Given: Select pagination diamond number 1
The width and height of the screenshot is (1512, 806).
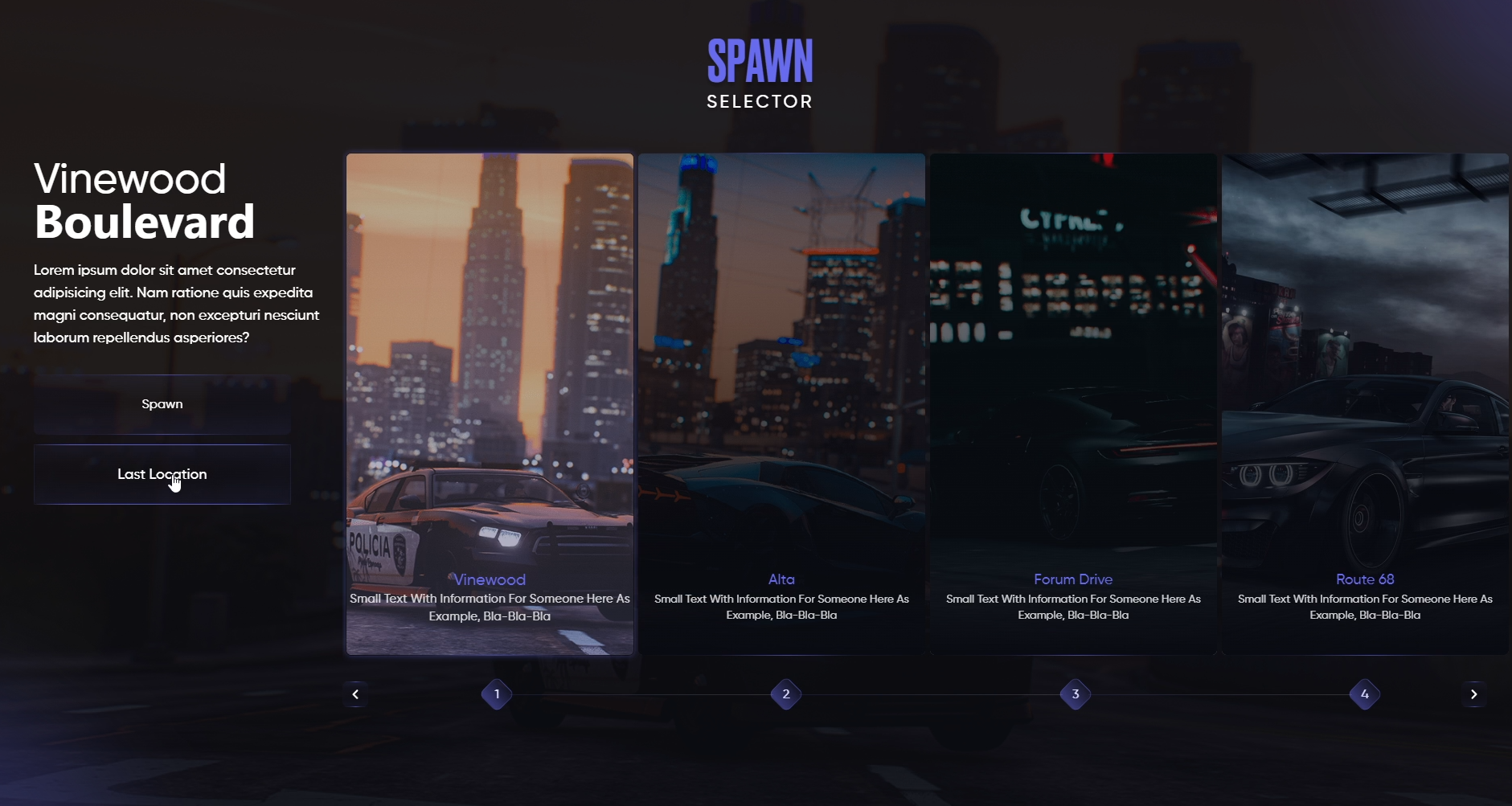Looking at the screenshot, I should point(497,694).
